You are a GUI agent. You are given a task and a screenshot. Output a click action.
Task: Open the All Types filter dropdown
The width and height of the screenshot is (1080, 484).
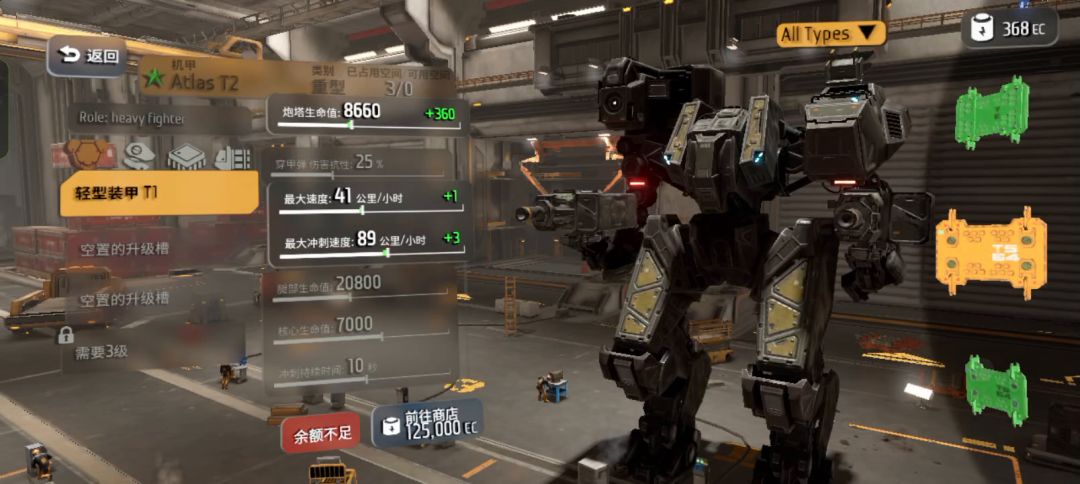click(x=831, y=34)
